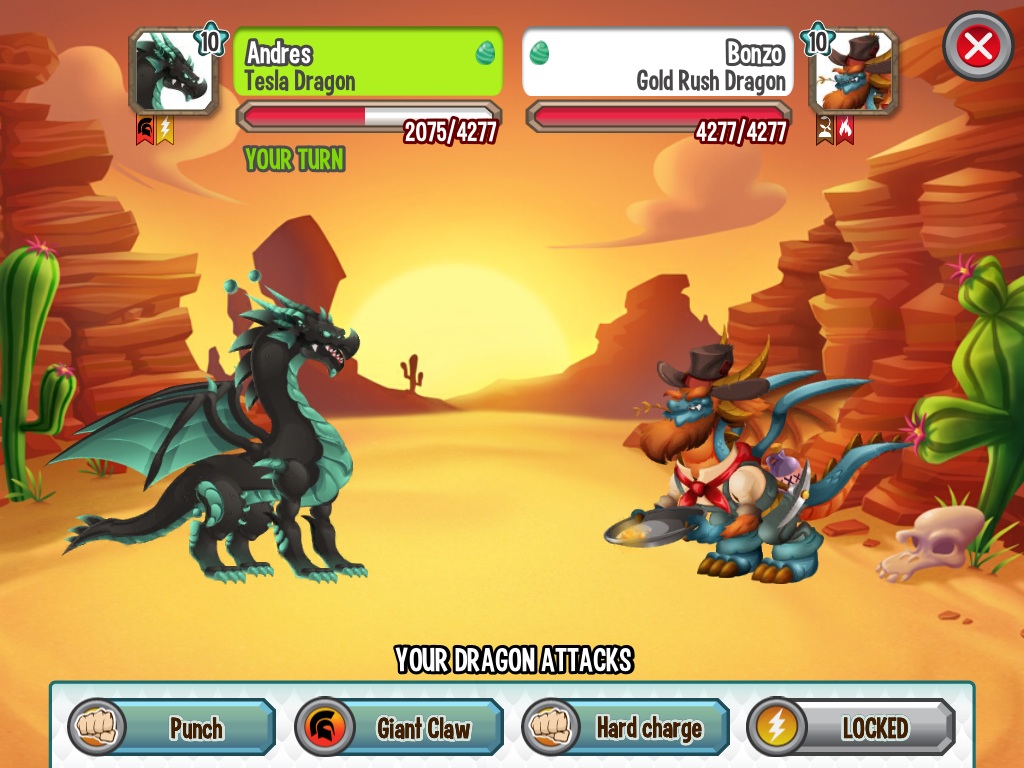Screen dimensions: 1024x768
Task: Use the Punch attack
Action: click(172, 728)
